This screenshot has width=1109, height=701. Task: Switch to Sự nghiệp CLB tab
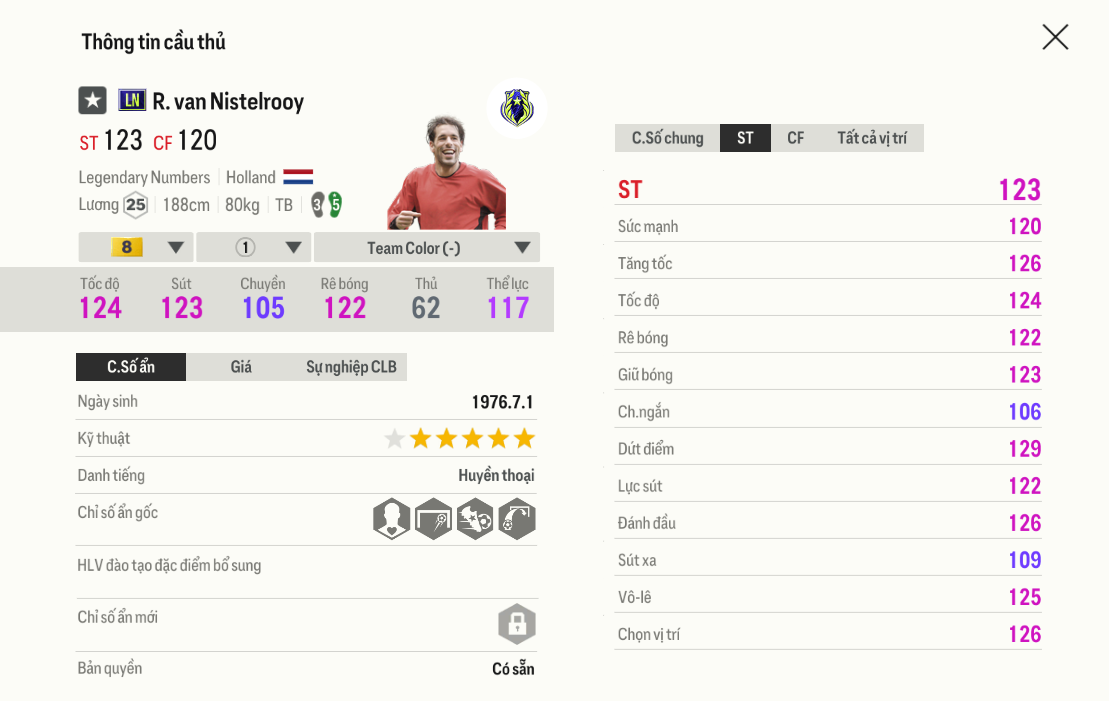coord(351,367)
